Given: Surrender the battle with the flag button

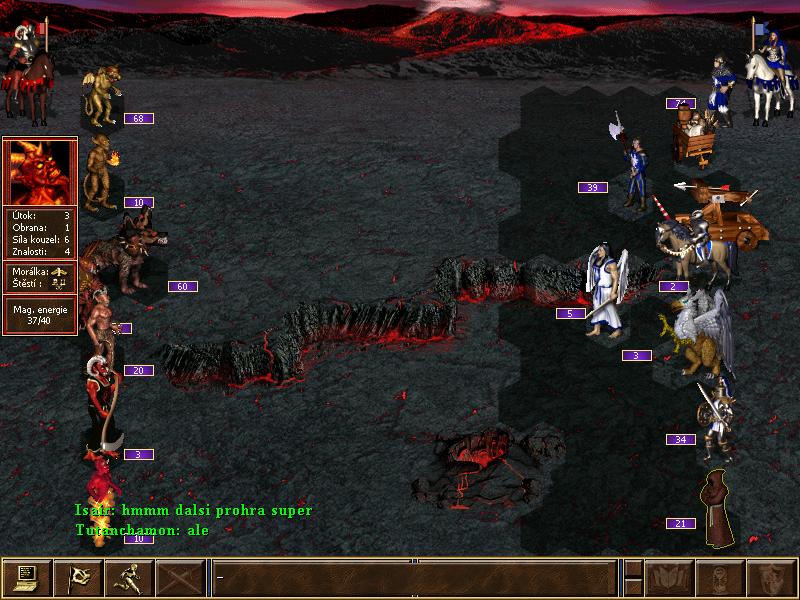Looking at the screenshot, I should tap(78, 578).
